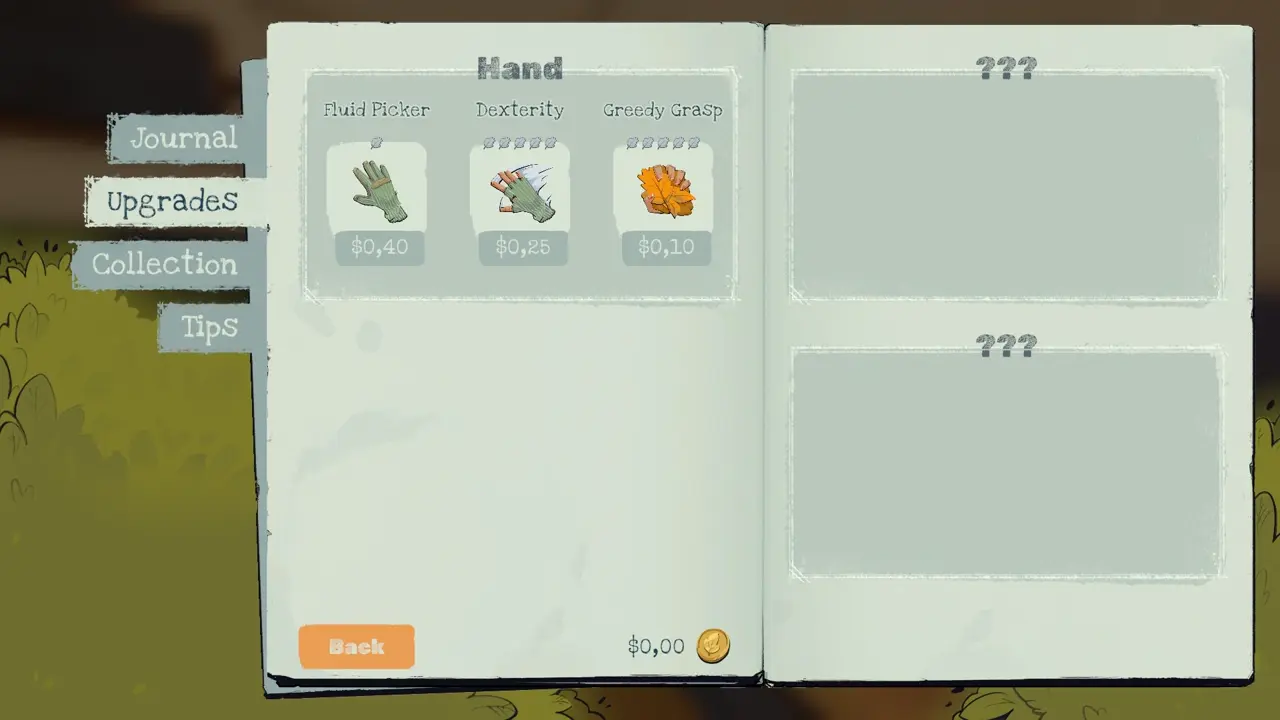1280x720 pixels.
Task: Click the Back button
Action: tap(356, 647)
